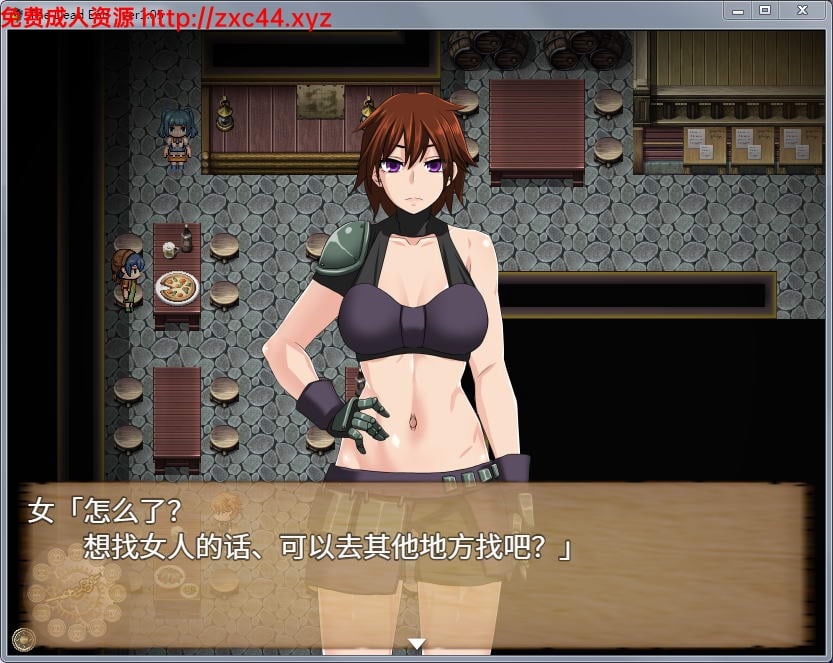Maximize the game window

(765, 10)
